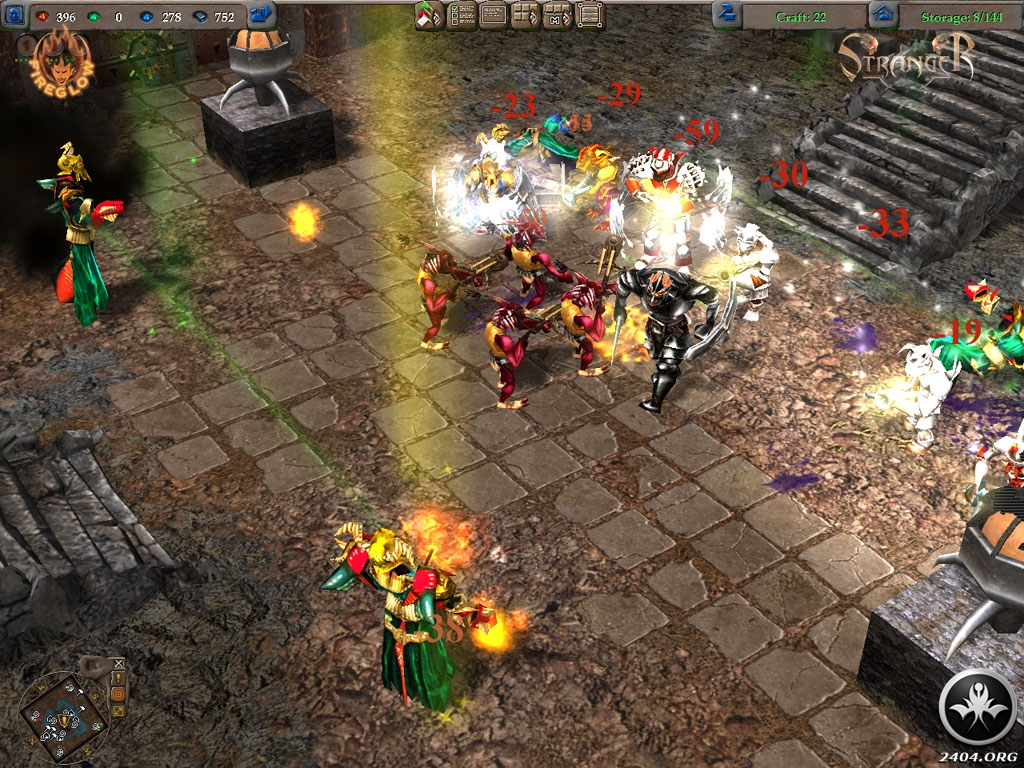Click the blue house Storage icon
The height and width of the screenshot is (768, 1024).
[x=881, y=15]
